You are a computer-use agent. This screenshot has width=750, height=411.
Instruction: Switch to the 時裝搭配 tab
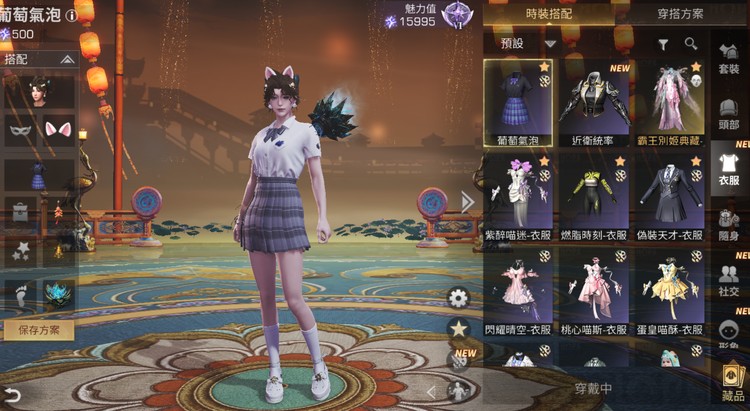(549, 14)
